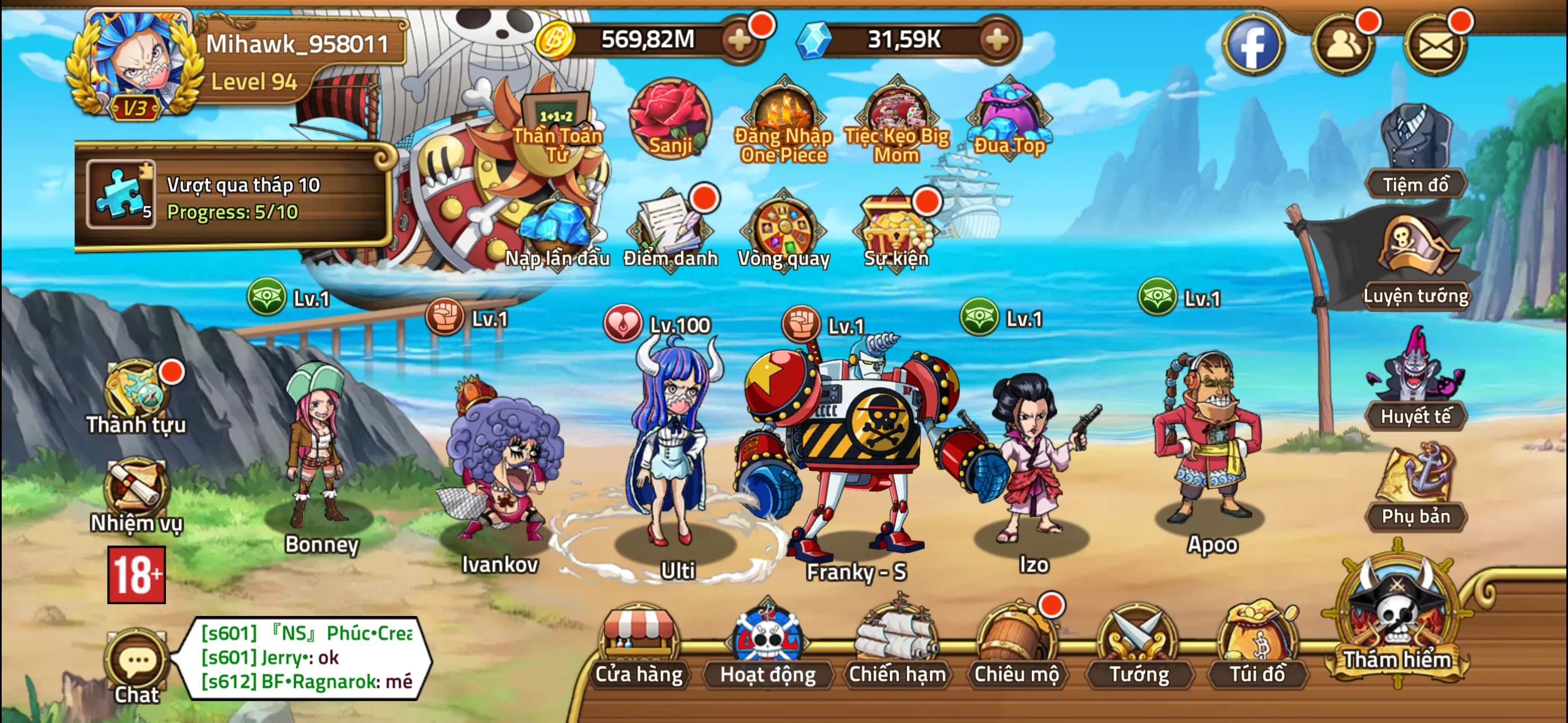The height and width of the screenshot is (723, 1568).
Task: Open the Thần Toán Tử event icon
Action: pos(557,113)
